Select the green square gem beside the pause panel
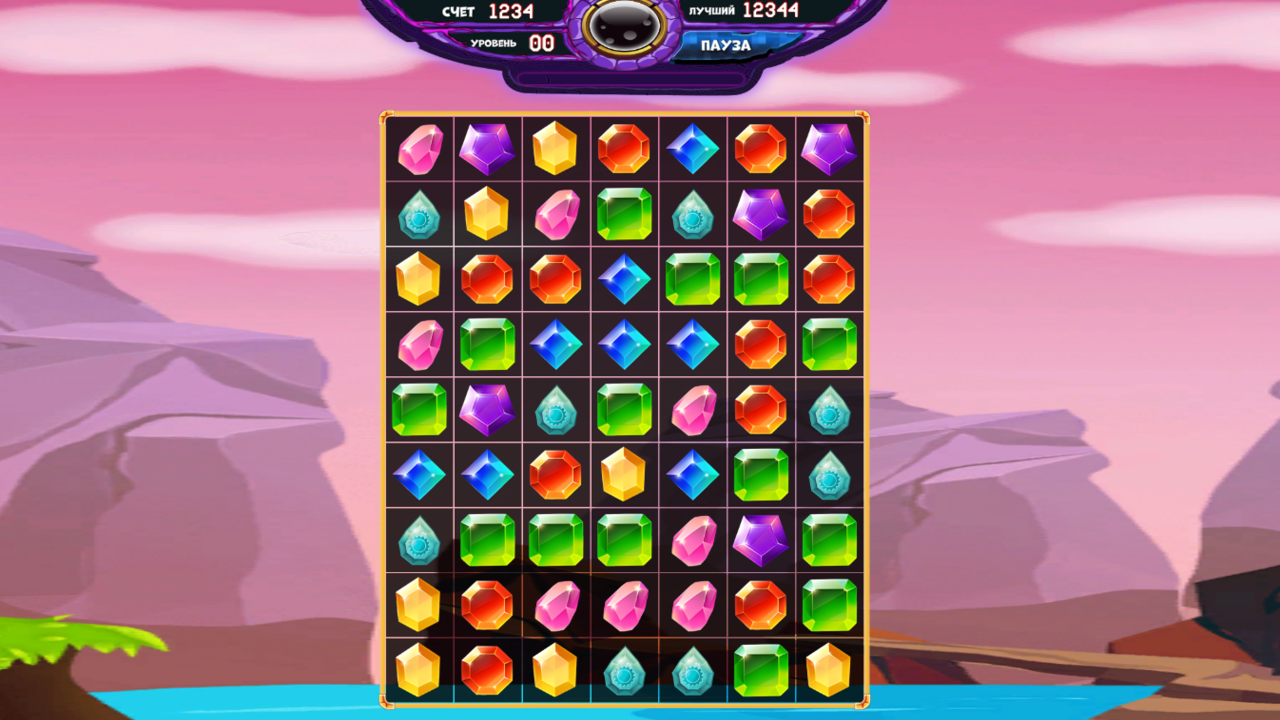 coord(625,215)
